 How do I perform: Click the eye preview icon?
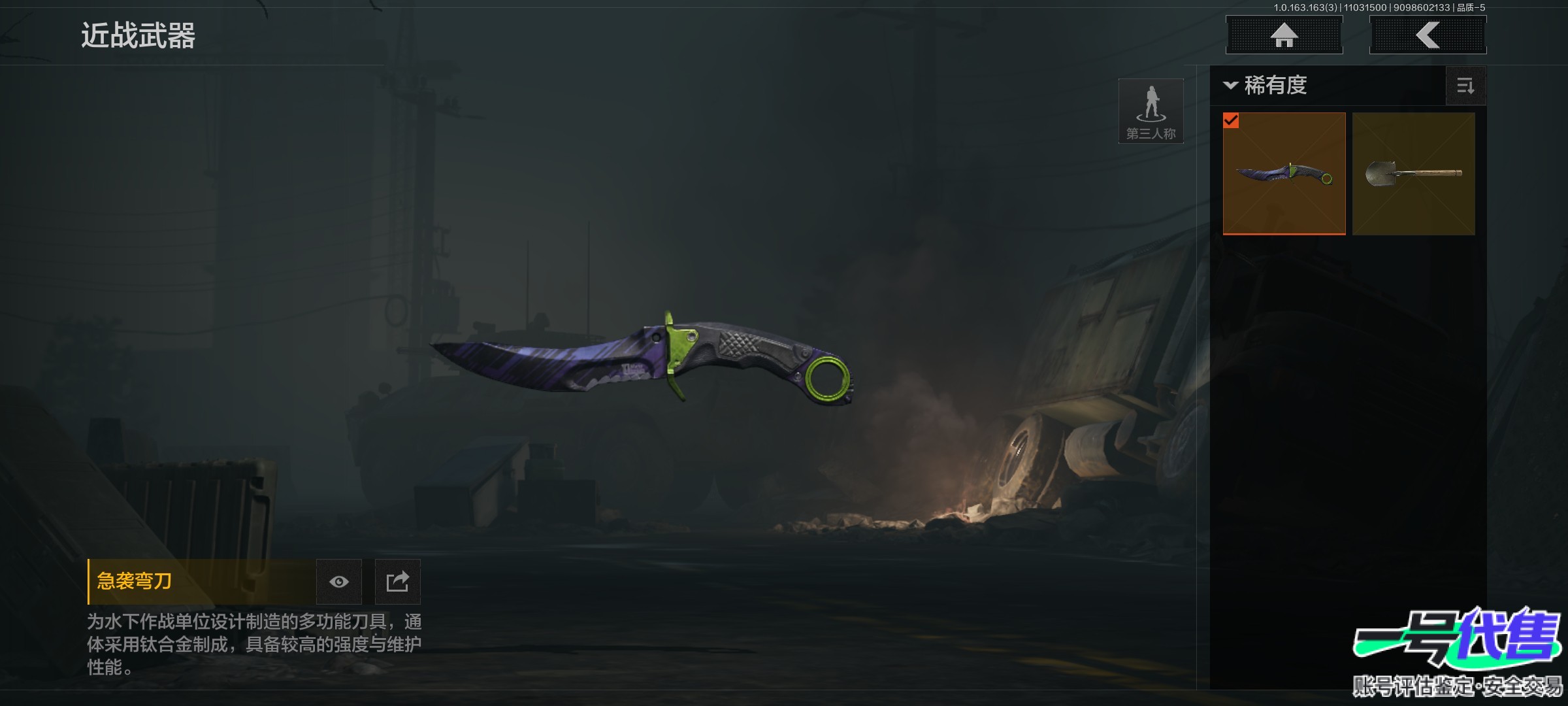[338, 582]
